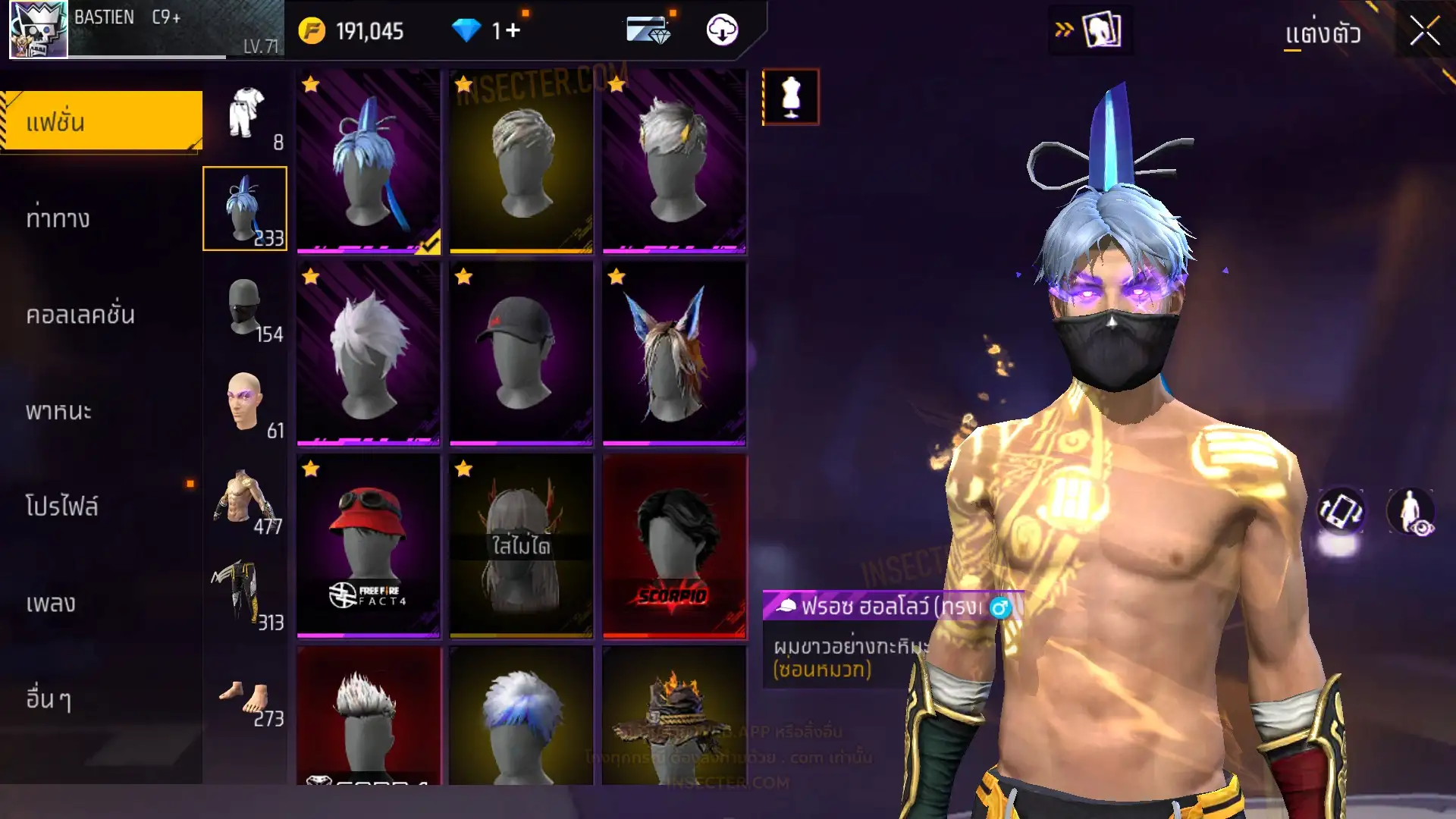Open the face paint category
Viewport: 1456px width, 819px height.
(x=246, y=402)
